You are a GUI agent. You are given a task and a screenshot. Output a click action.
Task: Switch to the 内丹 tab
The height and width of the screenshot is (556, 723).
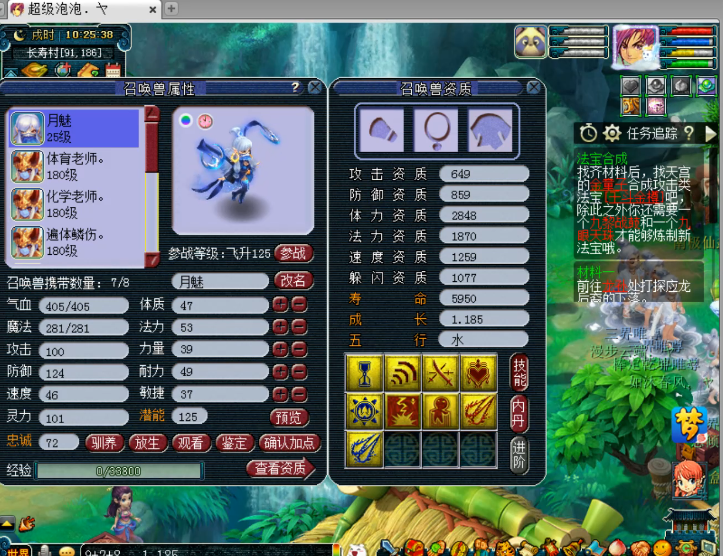(518, 408)
